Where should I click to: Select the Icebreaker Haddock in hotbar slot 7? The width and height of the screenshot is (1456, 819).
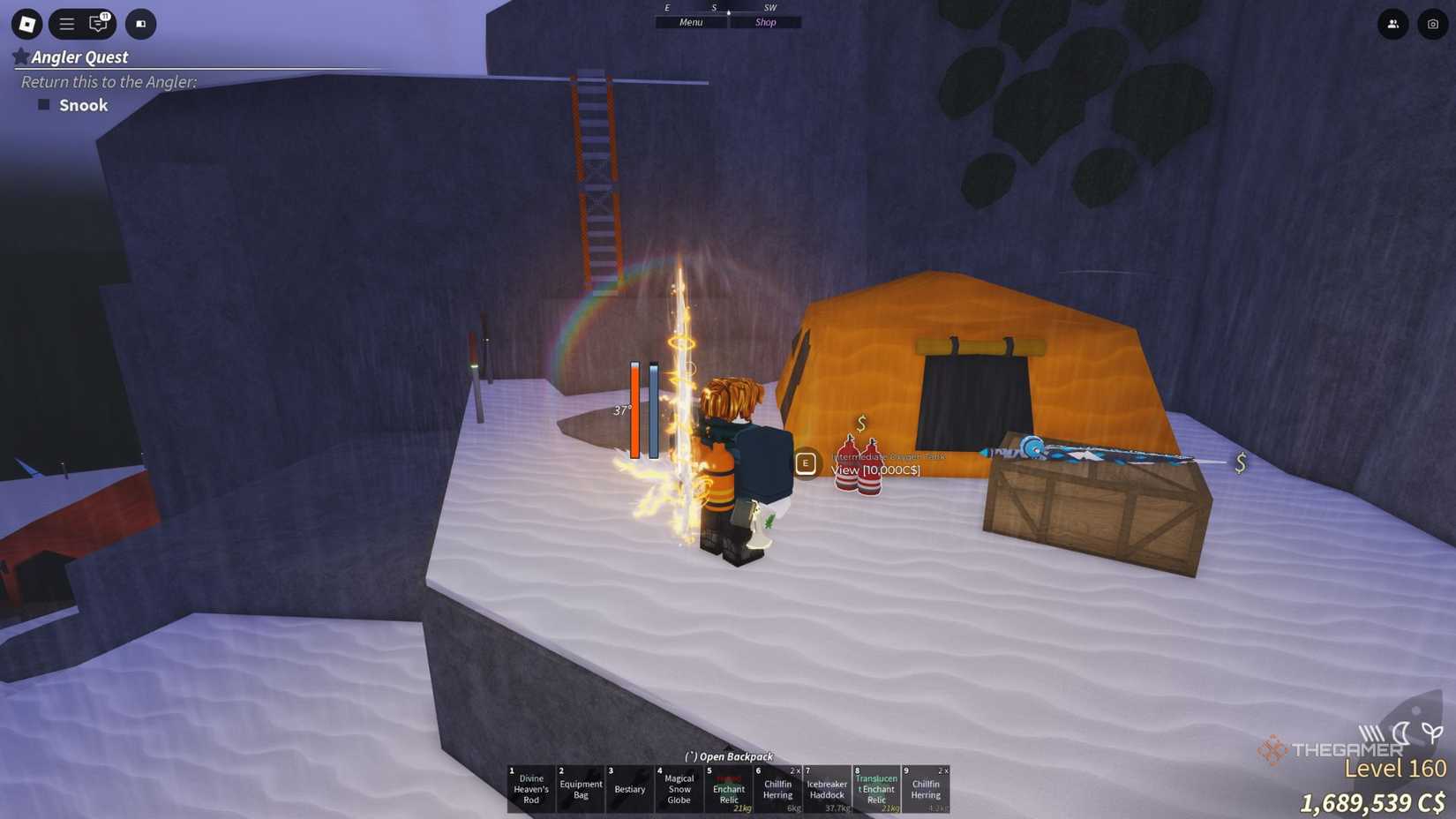[827, 789]
